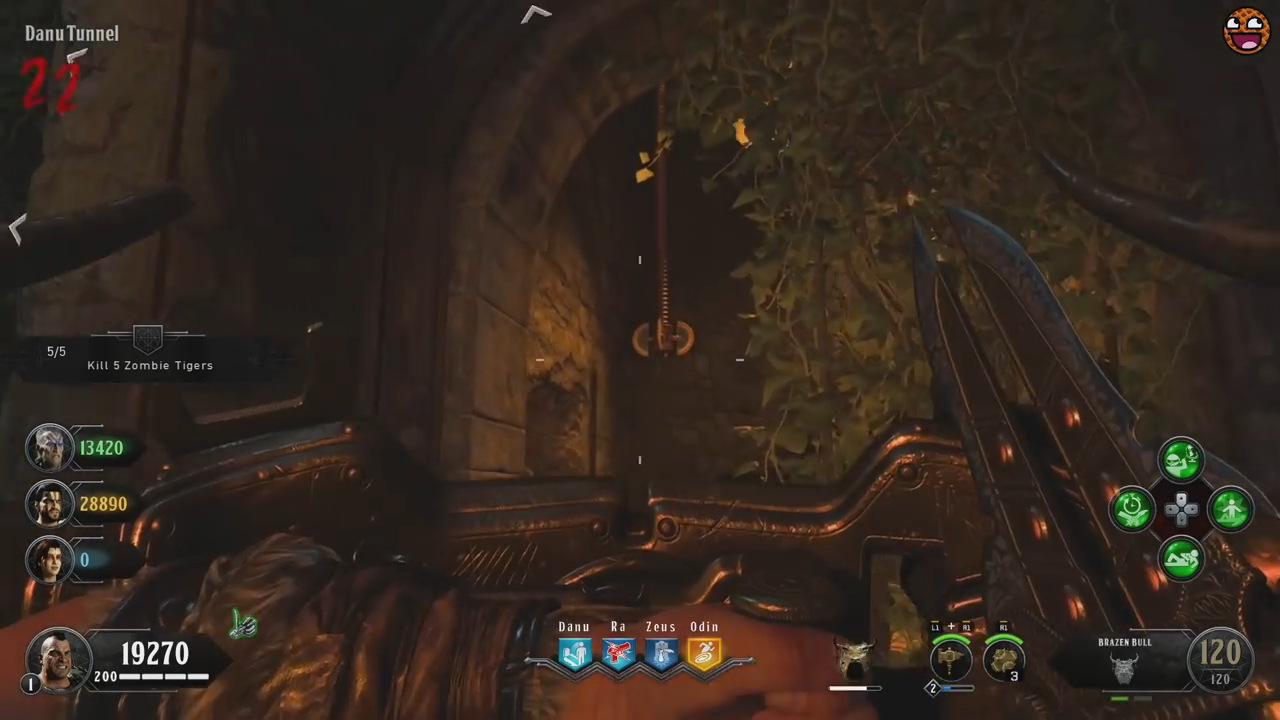Click the bull head shield icon
This screenshot has height=720, width=1280.
[x=855, y=657]
